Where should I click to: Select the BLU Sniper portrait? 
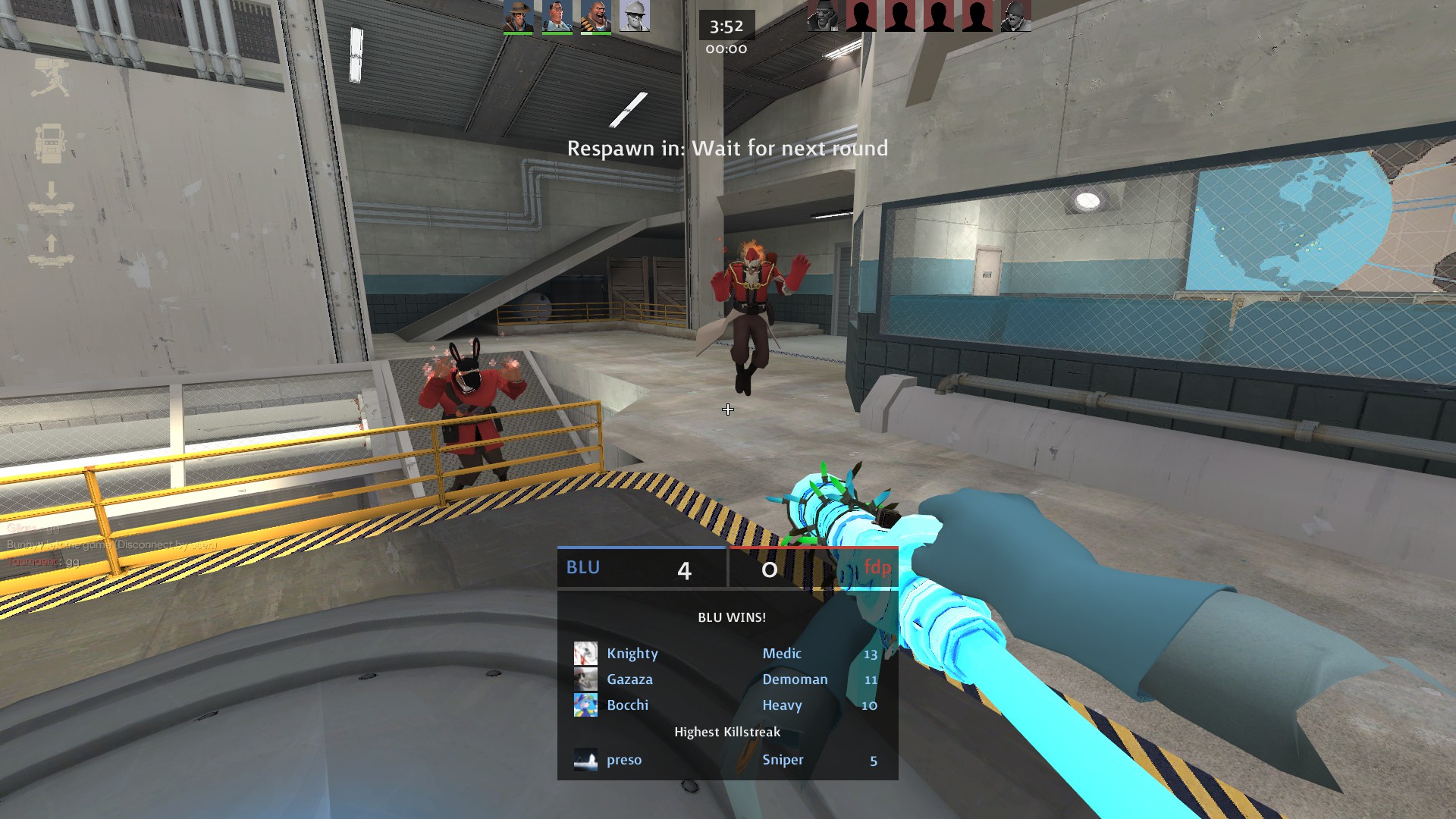coord(518,16)
